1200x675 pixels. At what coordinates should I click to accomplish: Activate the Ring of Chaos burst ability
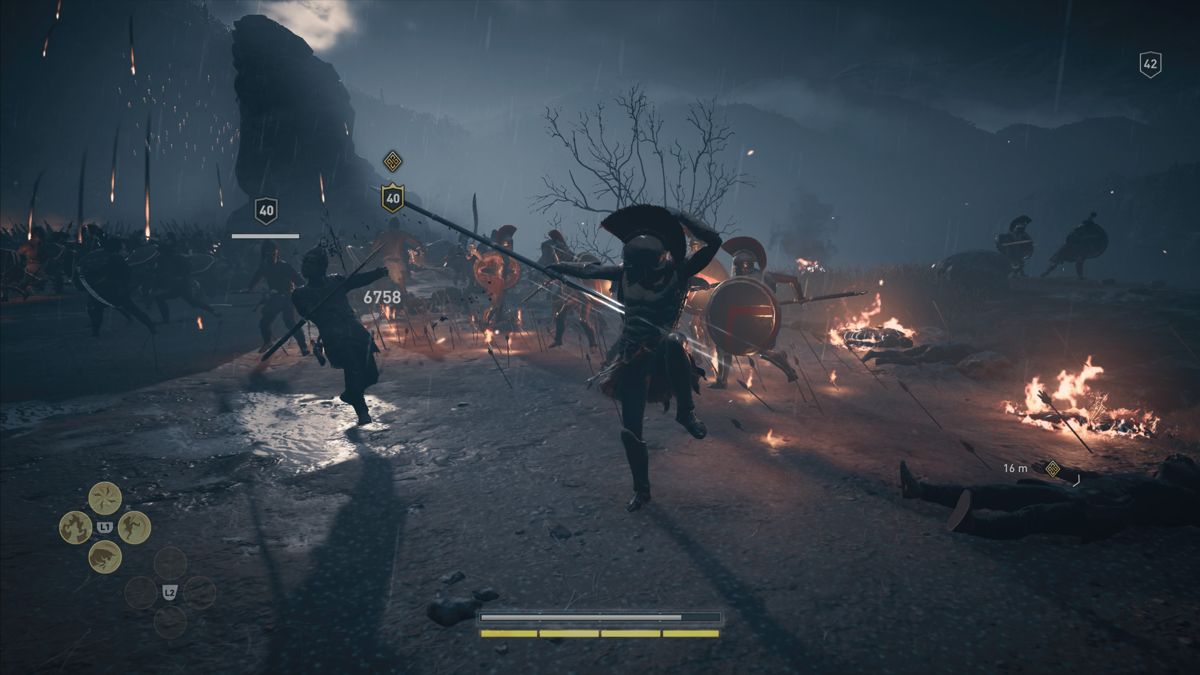(x=105, y=497)
